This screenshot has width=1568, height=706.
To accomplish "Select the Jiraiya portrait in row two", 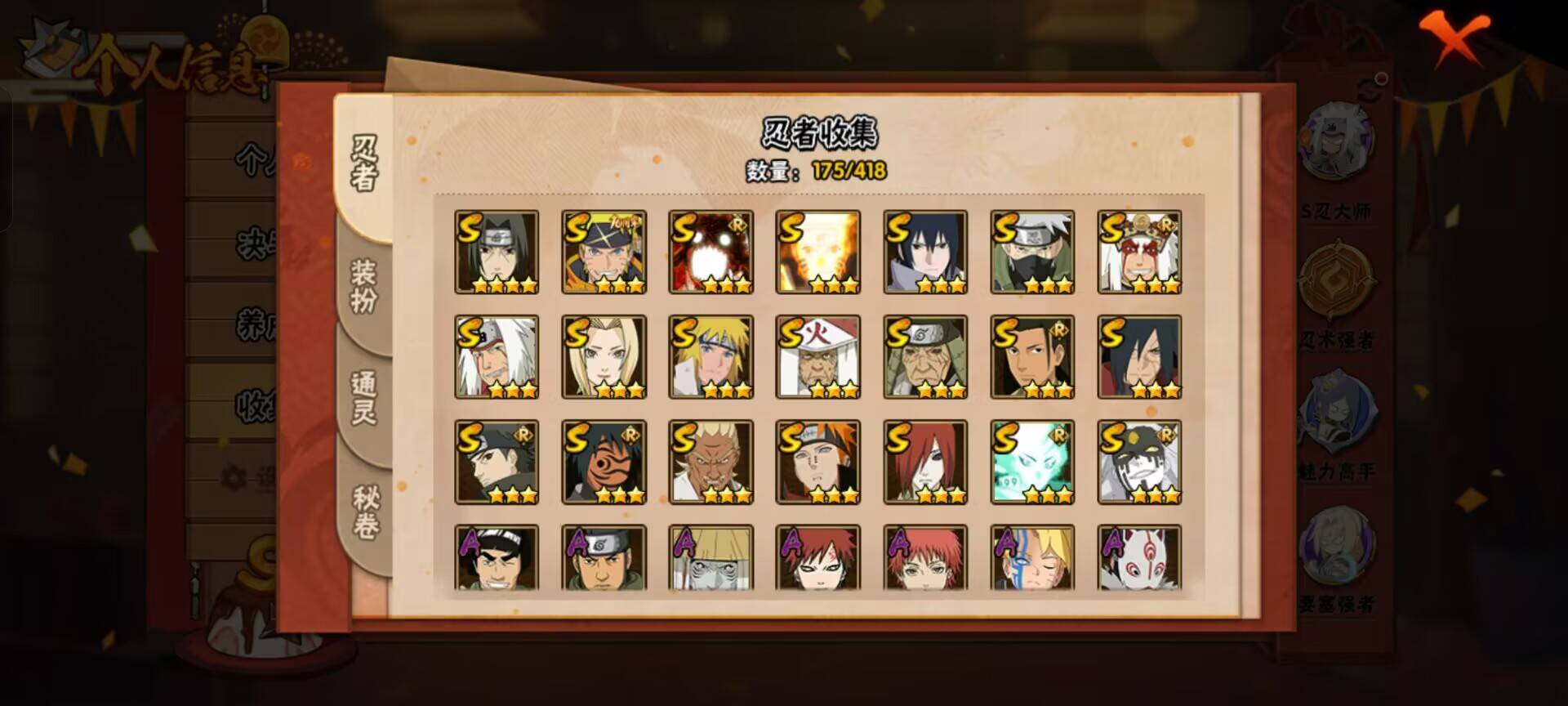I will pyautogui.click(x=497, y=358).
